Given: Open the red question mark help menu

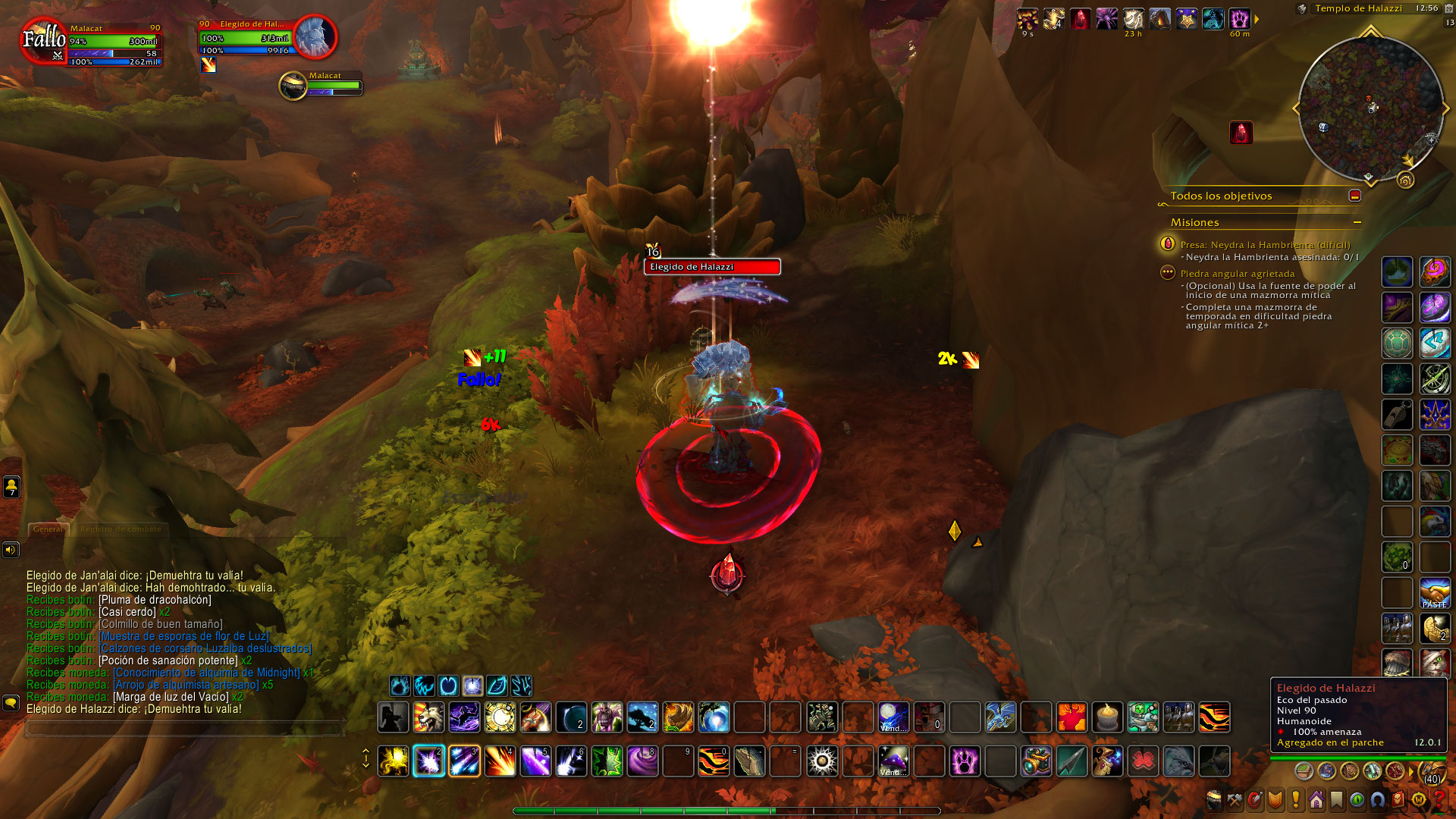Looking at the screenshot, I should pyautogui.click(x=1439, y=800).
